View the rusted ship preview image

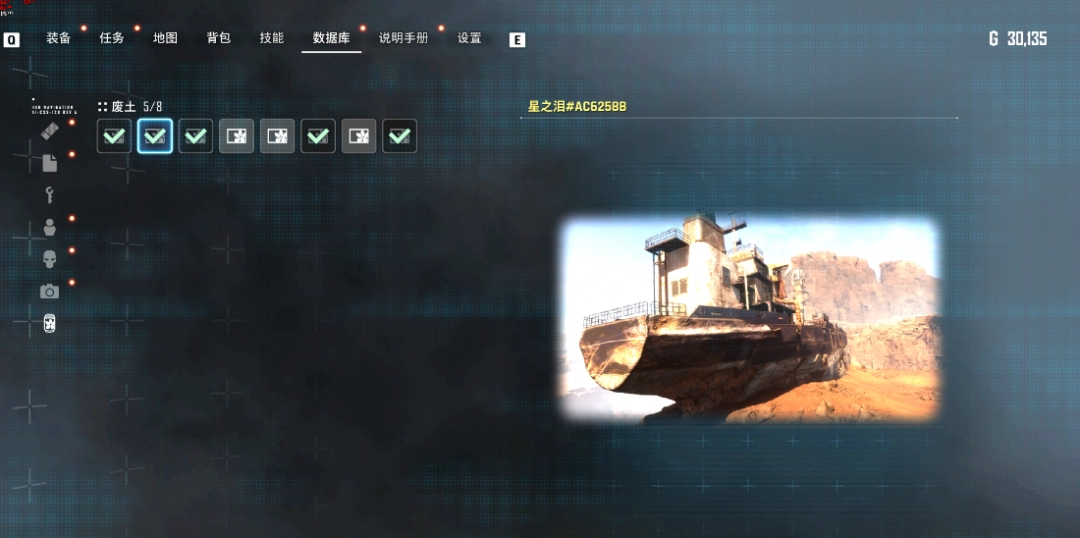click(750, 319)
